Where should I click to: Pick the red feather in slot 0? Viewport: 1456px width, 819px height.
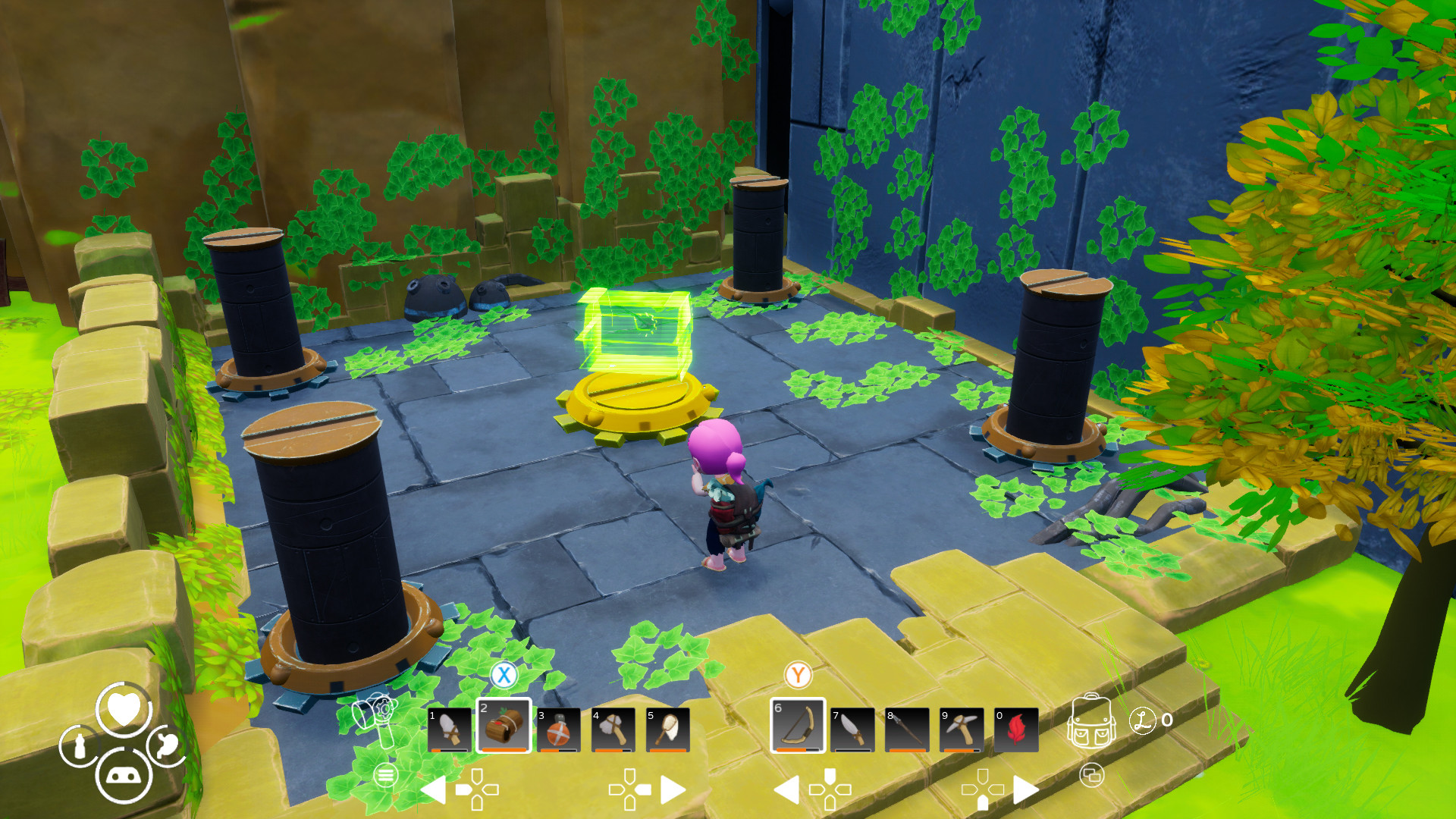1016,730
